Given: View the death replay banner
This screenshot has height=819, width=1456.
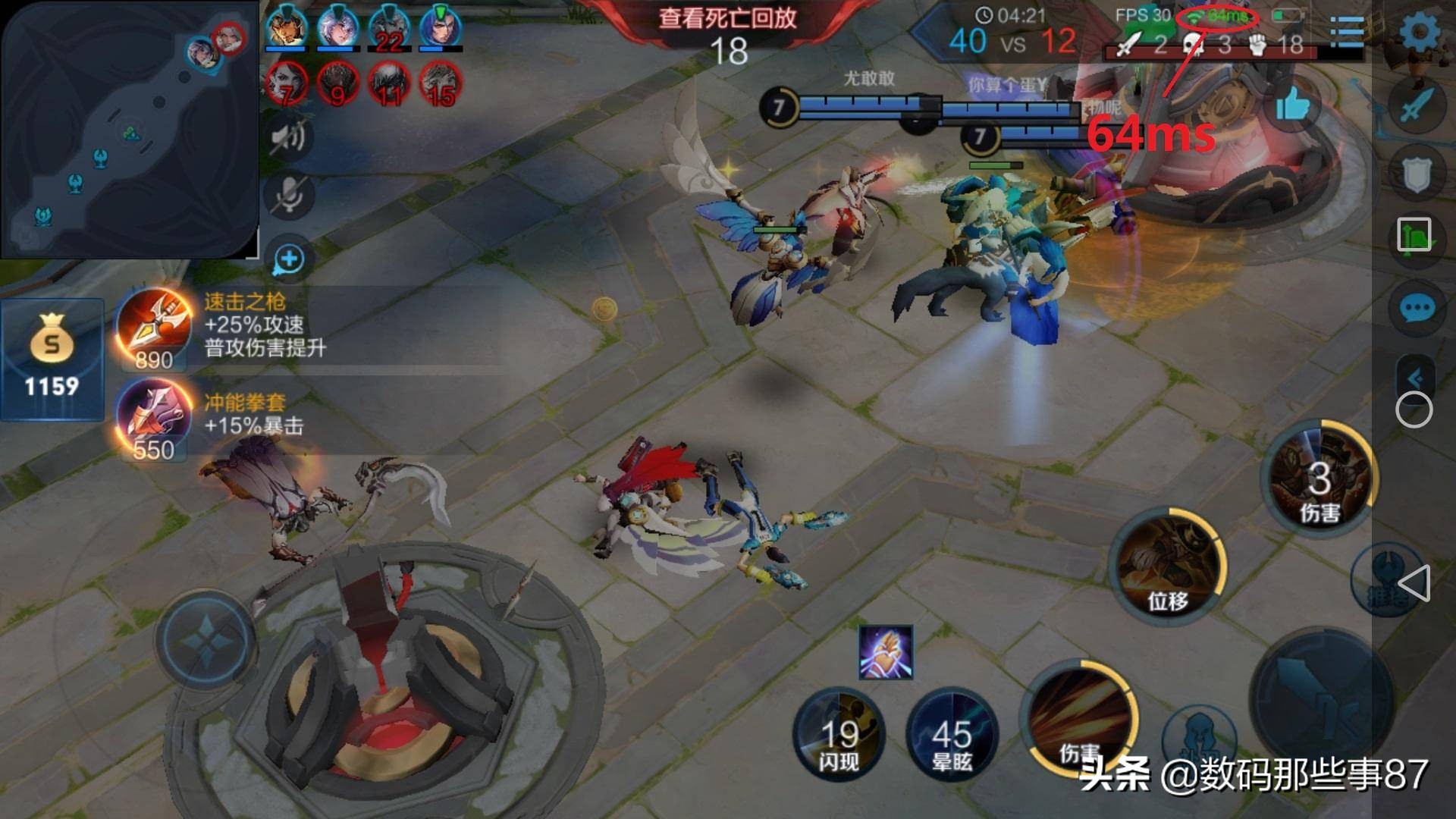Looking at the screenshot, I should click(x=728, y=19).
